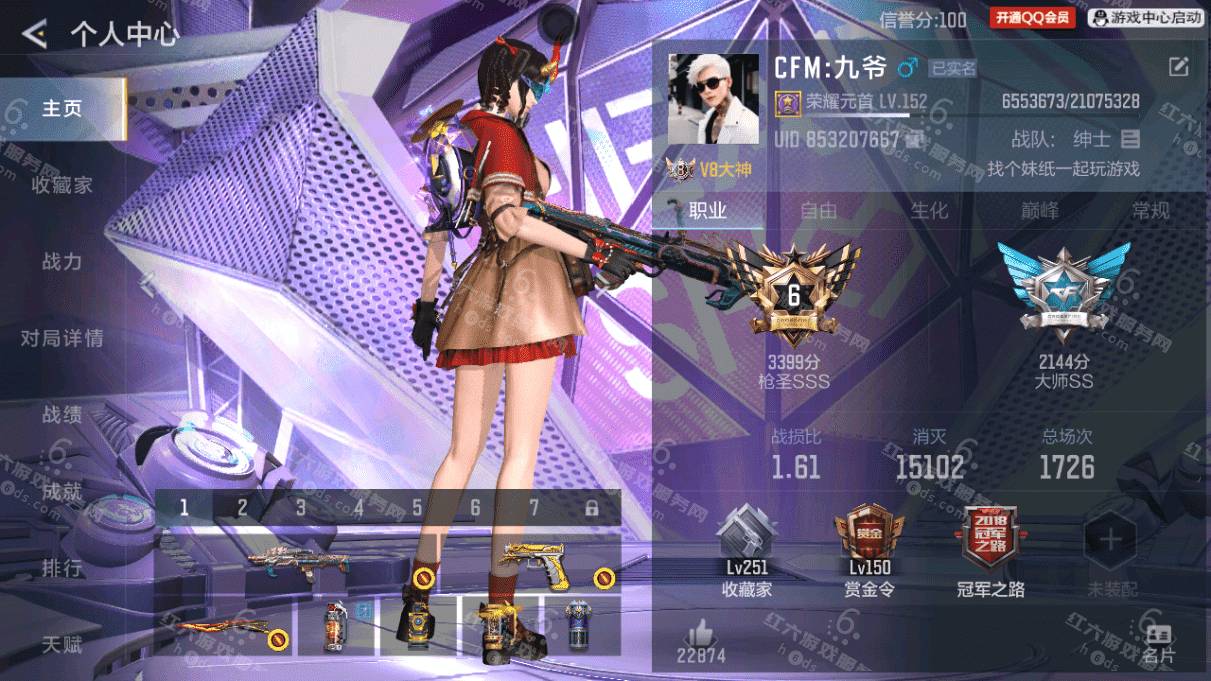Image resolution: width=1211 pixels, height=681 pixels.
Task: Open the 收藏家 side menu
Action: (x=62, y=185)
